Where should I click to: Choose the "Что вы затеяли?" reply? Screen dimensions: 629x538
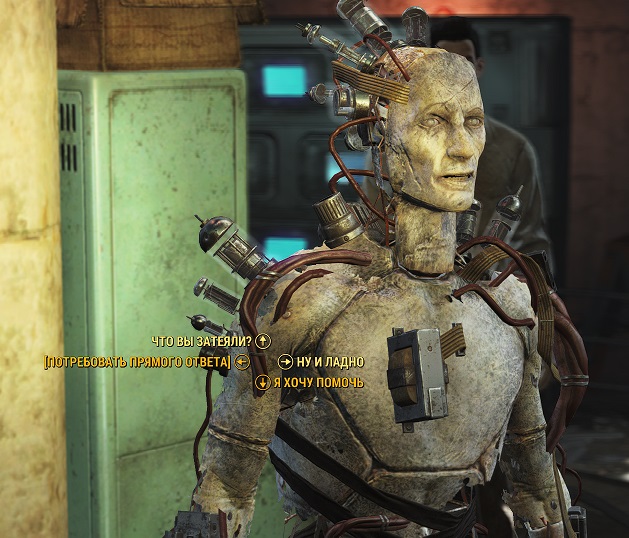[x=201, y=341]
